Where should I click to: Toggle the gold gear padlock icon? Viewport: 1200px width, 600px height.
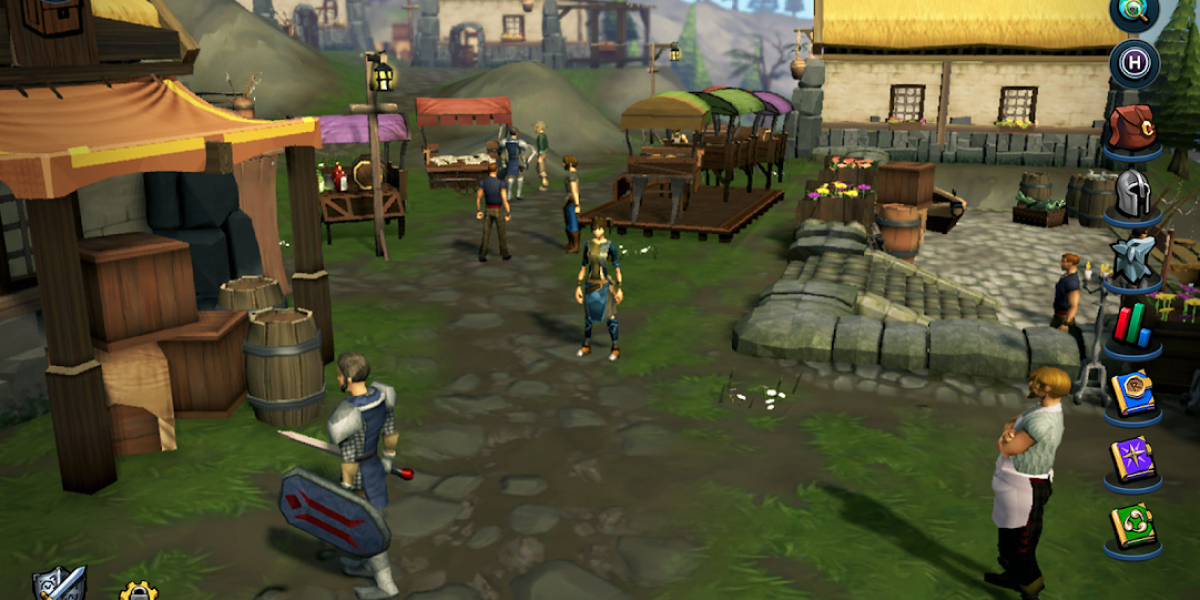tap(138, 591)
